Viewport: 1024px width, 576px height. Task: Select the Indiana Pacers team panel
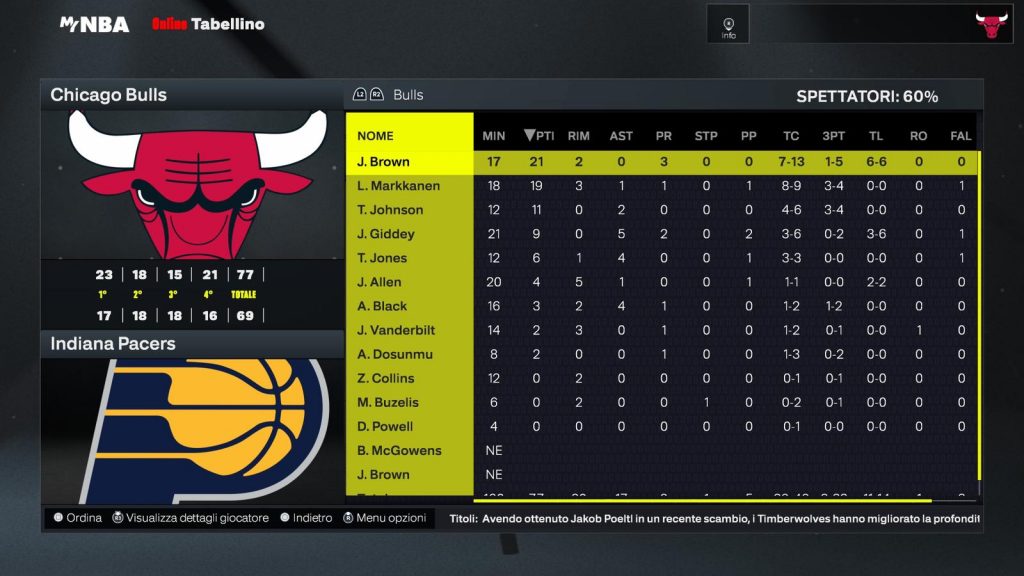pos(192,343)
